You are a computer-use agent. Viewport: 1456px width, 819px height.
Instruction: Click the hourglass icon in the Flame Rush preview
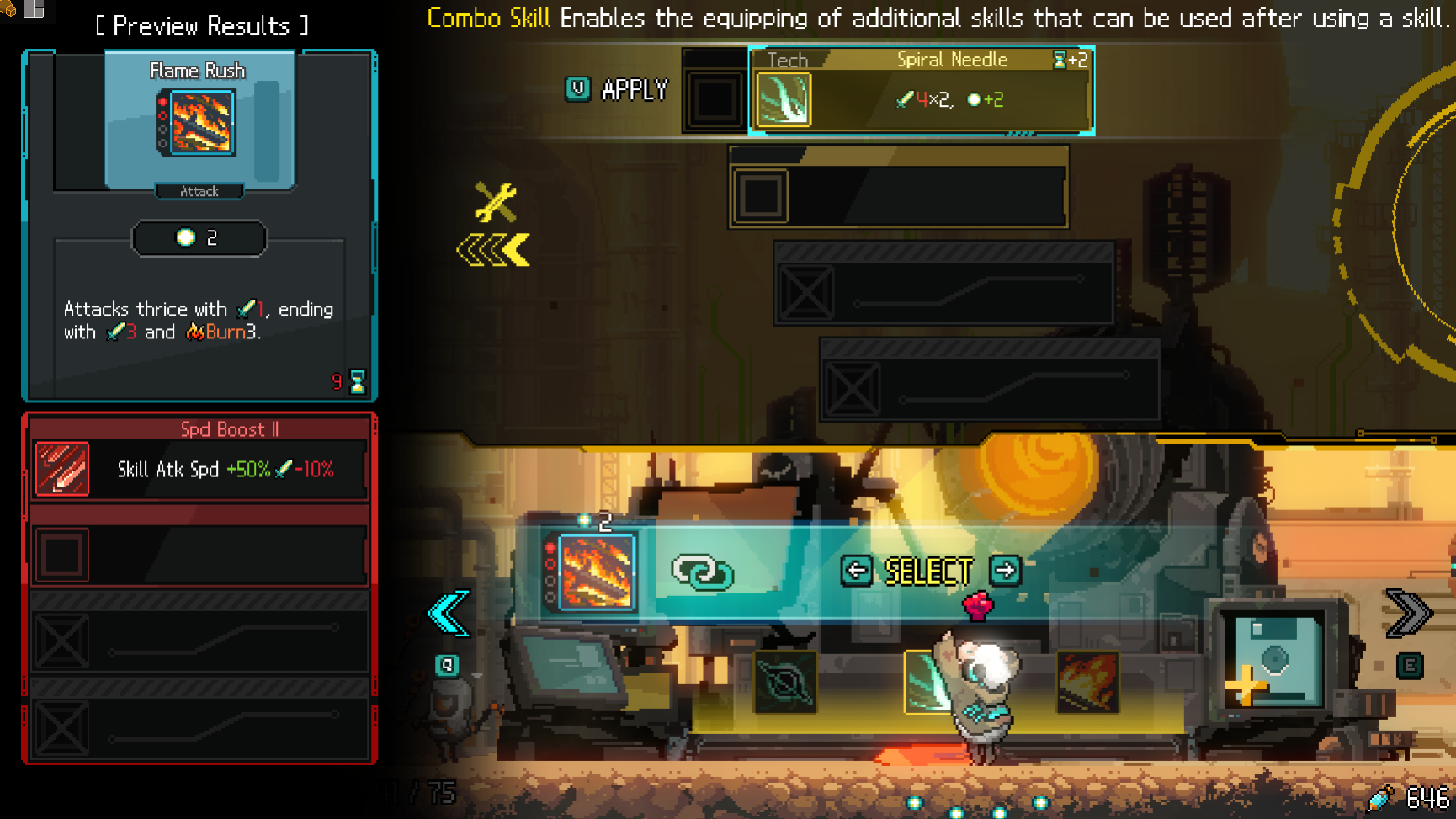[x=357, y=381]
